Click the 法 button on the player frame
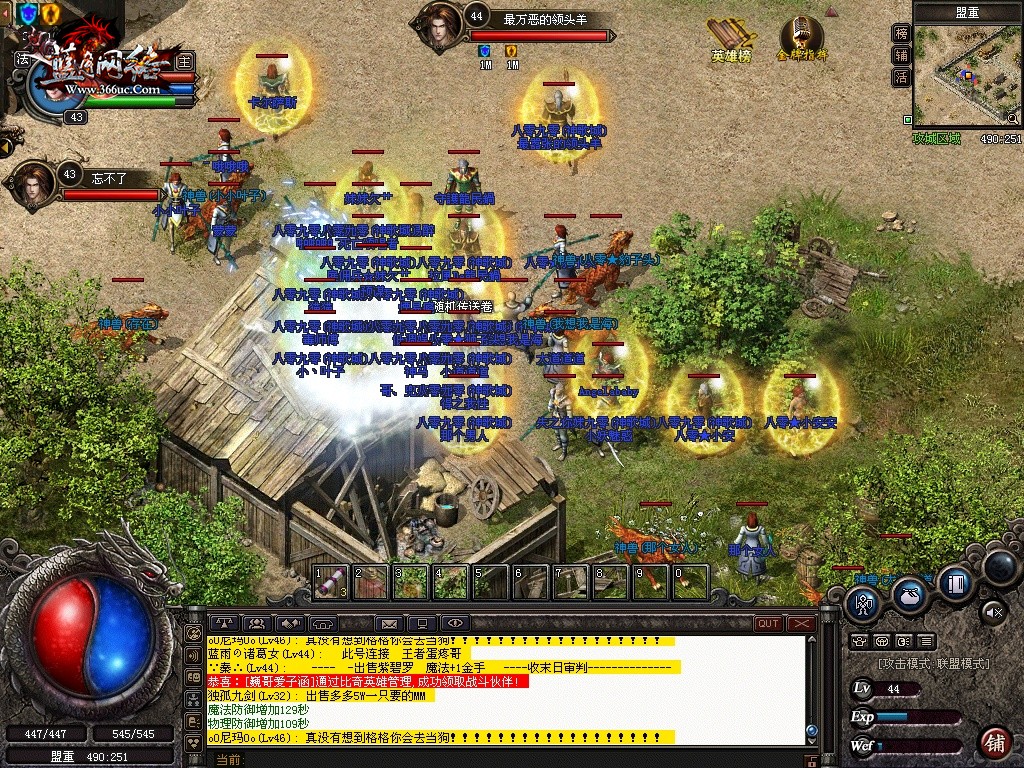This screenshot has width=1024, height=768. (x=23, y=59)
